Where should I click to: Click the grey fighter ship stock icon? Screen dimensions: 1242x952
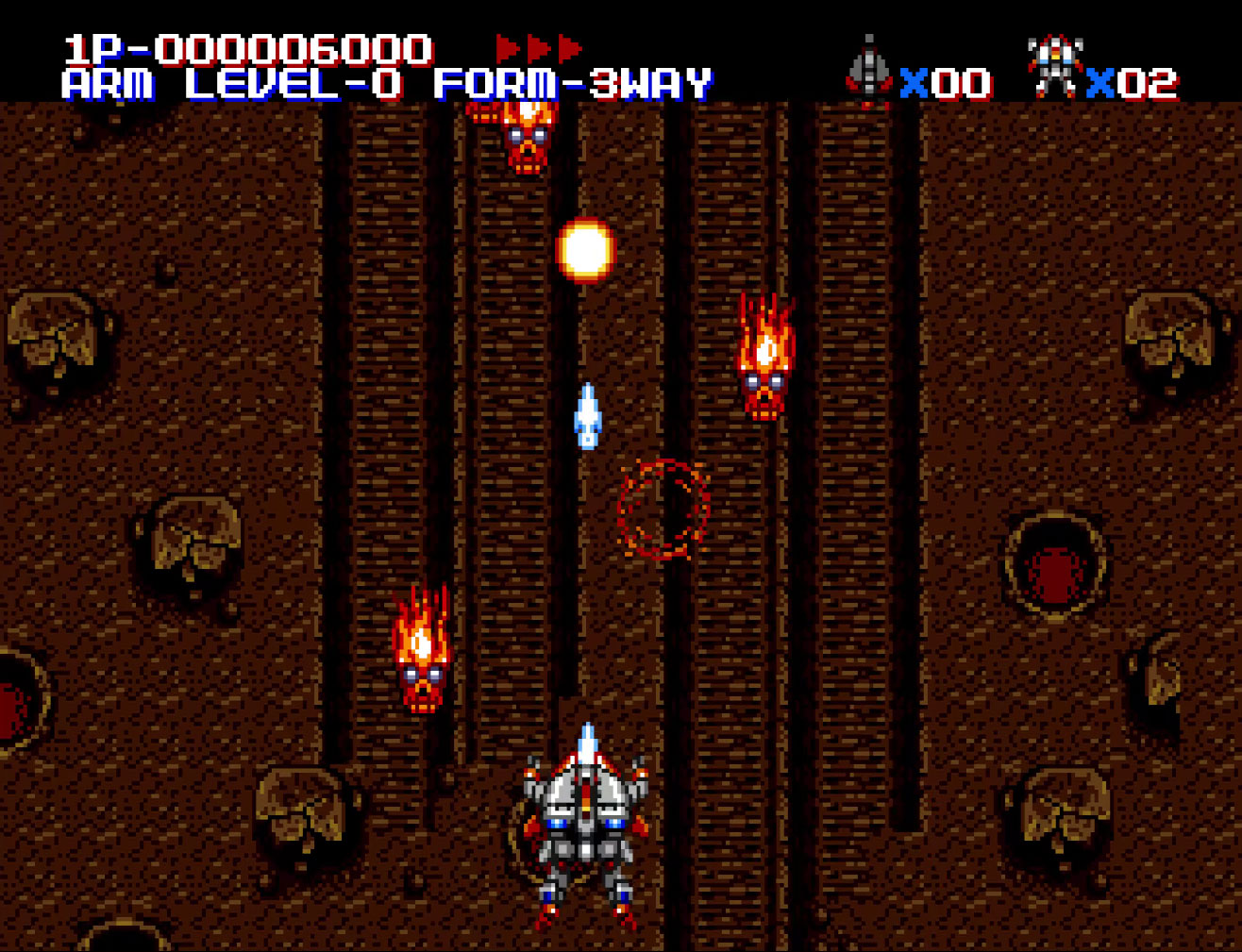(x=868, y=70)
